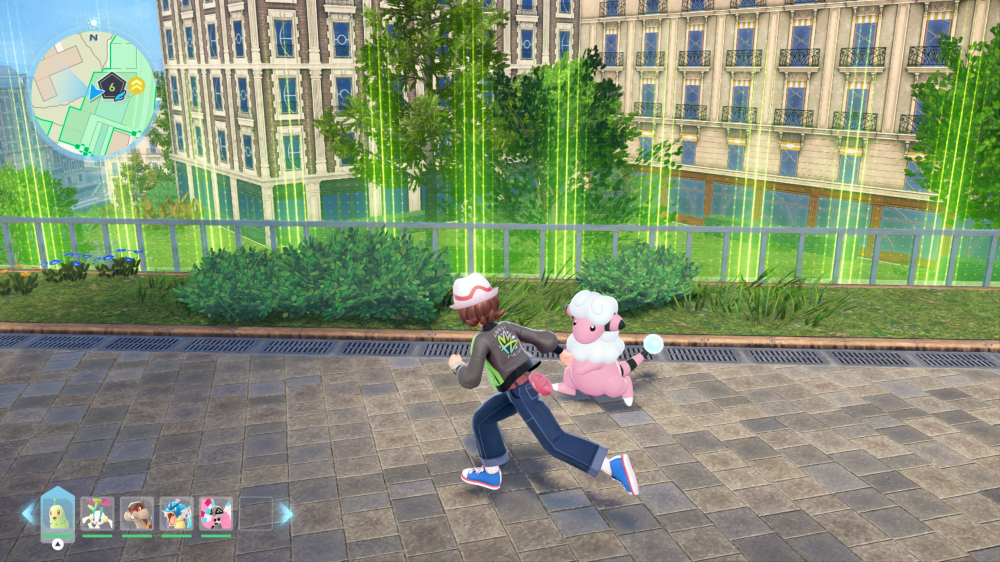This screenshot has height=562, width=1000.
Task: Open the circular minimap
Action: tap(94, 94)
